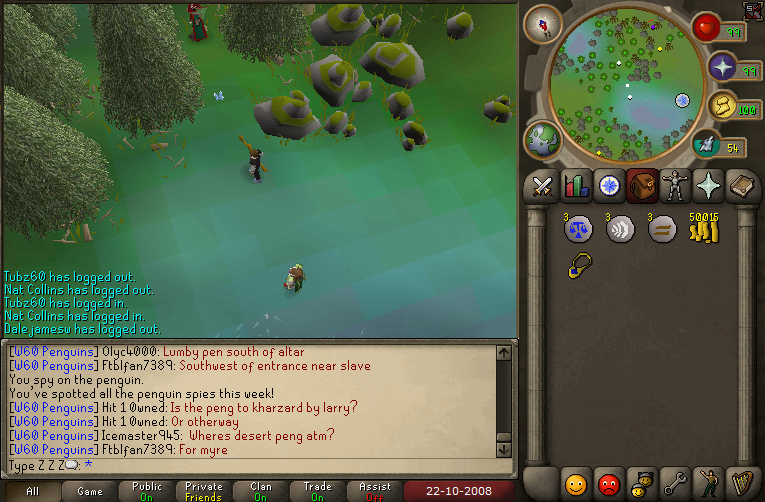
Task: Click on the circular minimap
Action: [620, 80]
